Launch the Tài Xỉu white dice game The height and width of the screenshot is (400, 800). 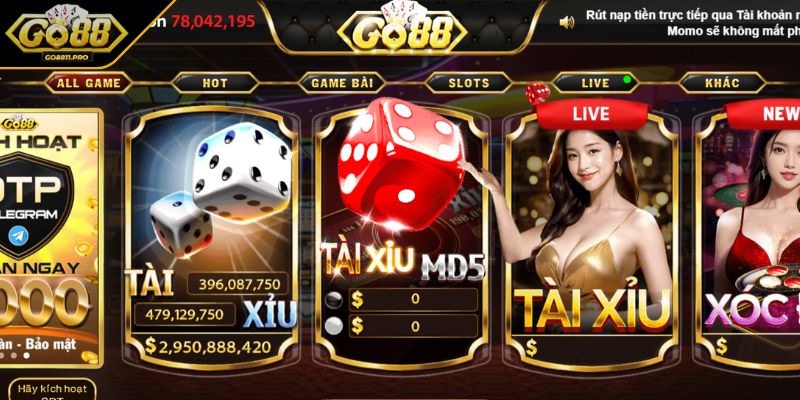(214, 235)
